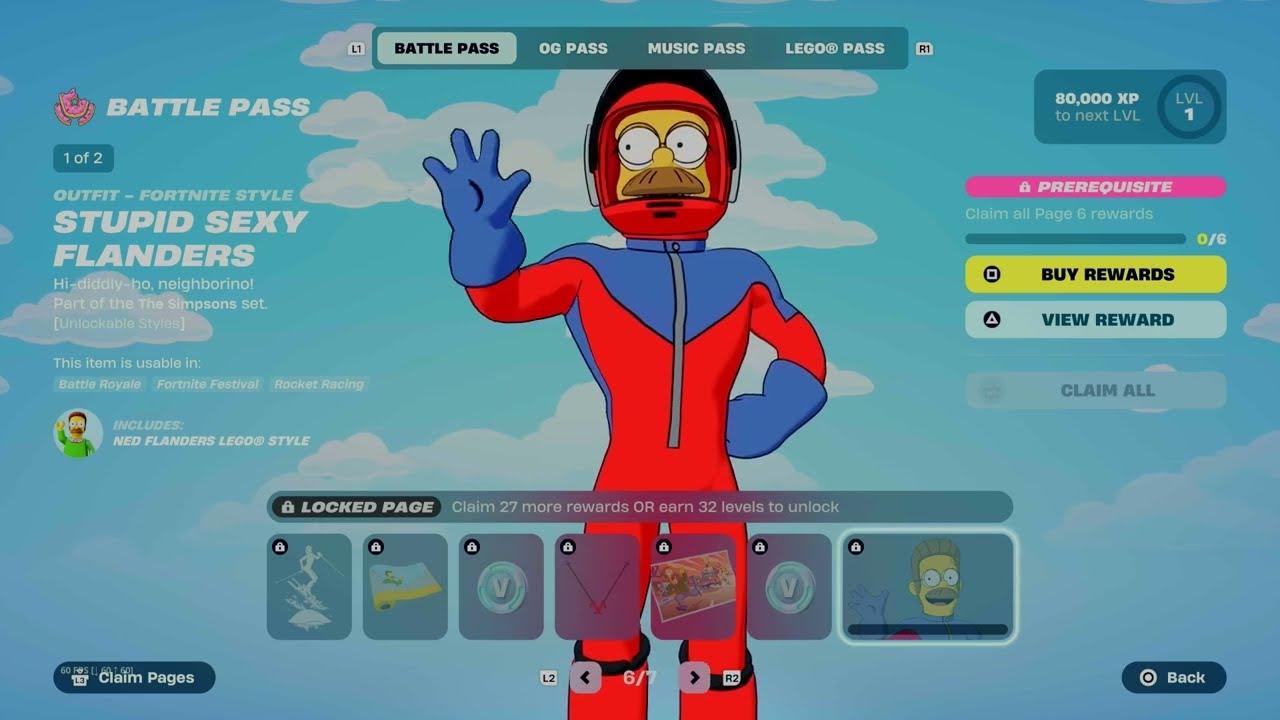Advance to next battle pass page arrow
Image resolution: width=1280 pixels, height=720 pixels.
click(694, 678)
